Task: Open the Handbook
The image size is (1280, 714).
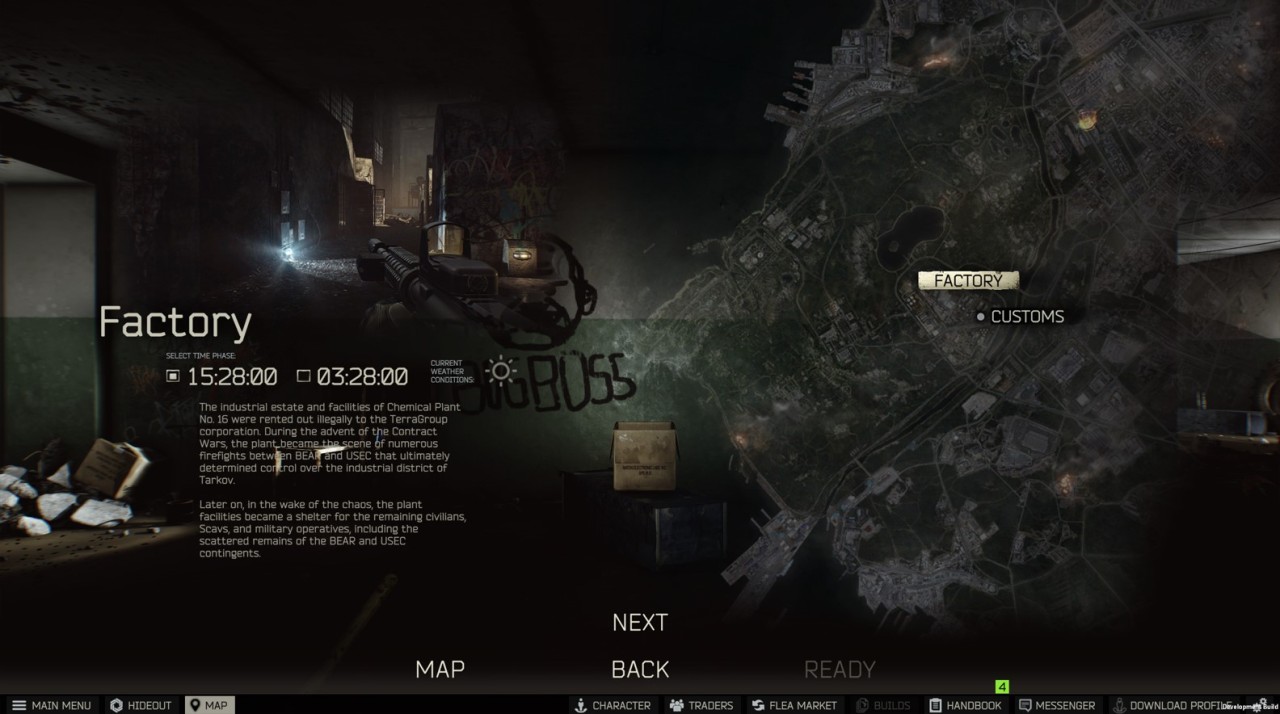Action: [x=964, y=705]
